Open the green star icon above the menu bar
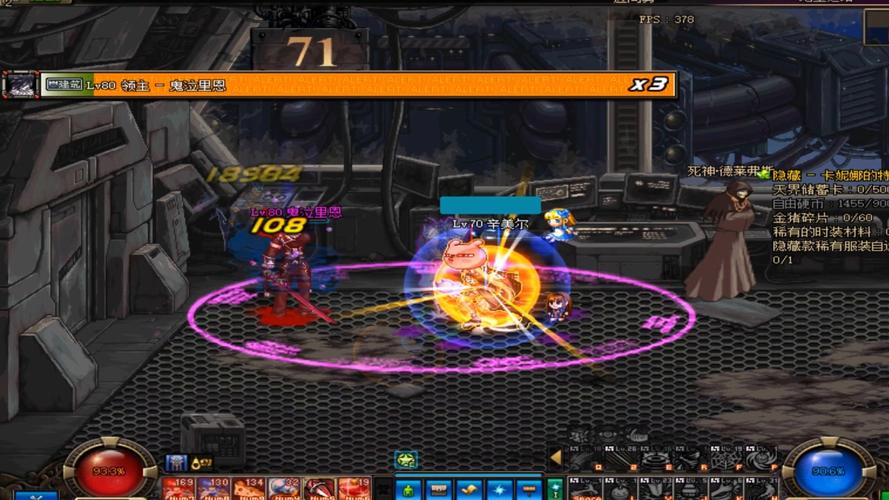 (406, 461)
